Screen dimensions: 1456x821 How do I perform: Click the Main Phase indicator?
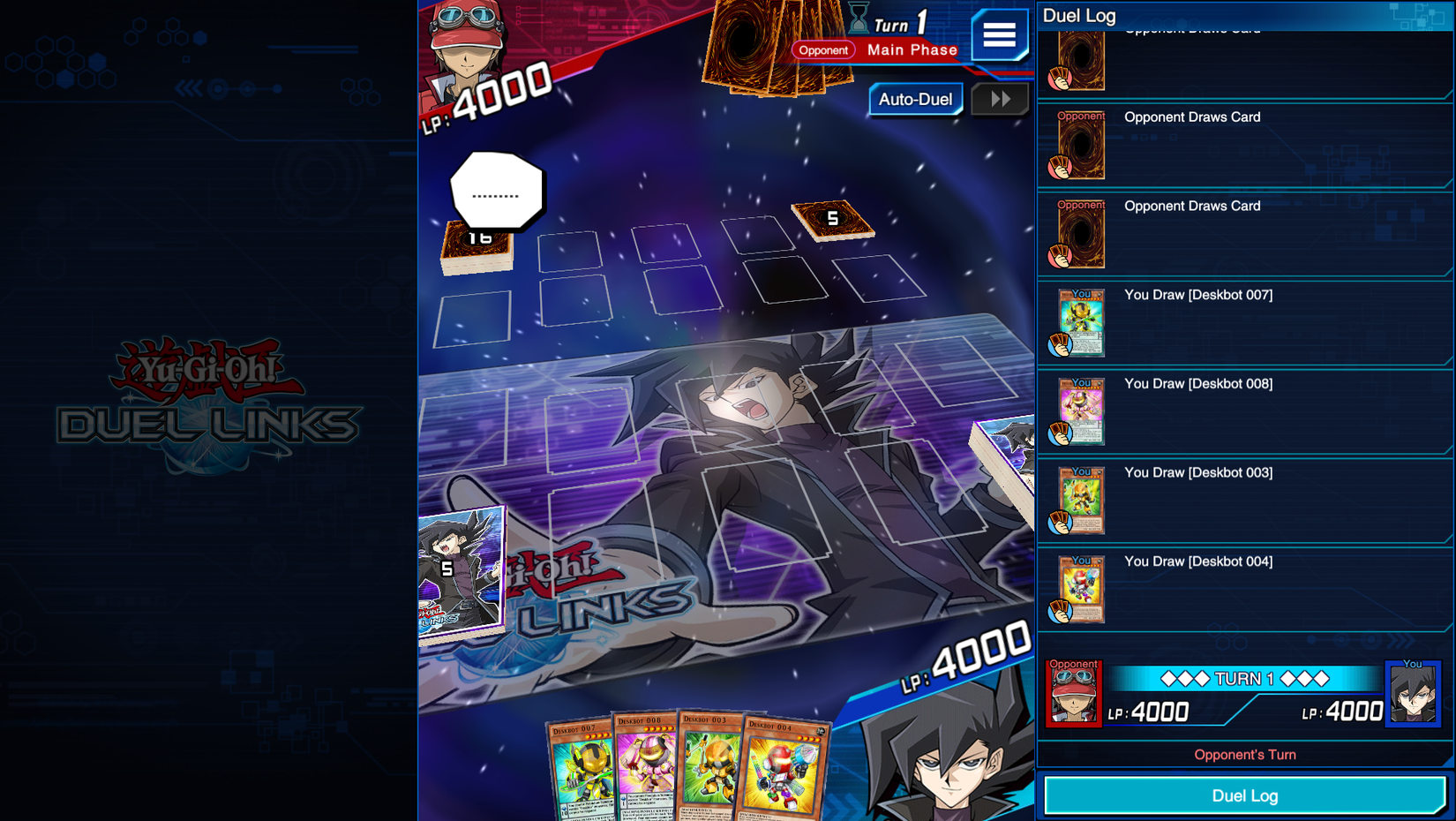click(912, 50)
